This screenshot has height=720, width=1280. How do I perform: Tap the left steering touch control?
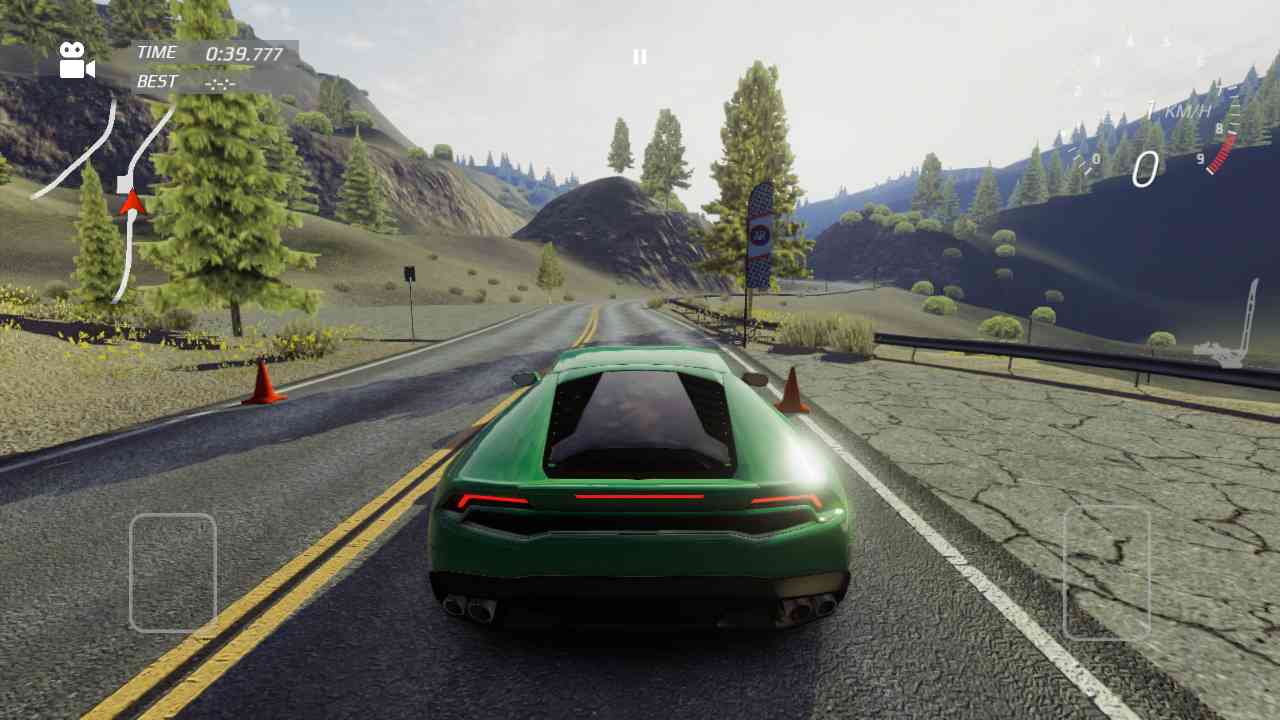pos(173,575)
